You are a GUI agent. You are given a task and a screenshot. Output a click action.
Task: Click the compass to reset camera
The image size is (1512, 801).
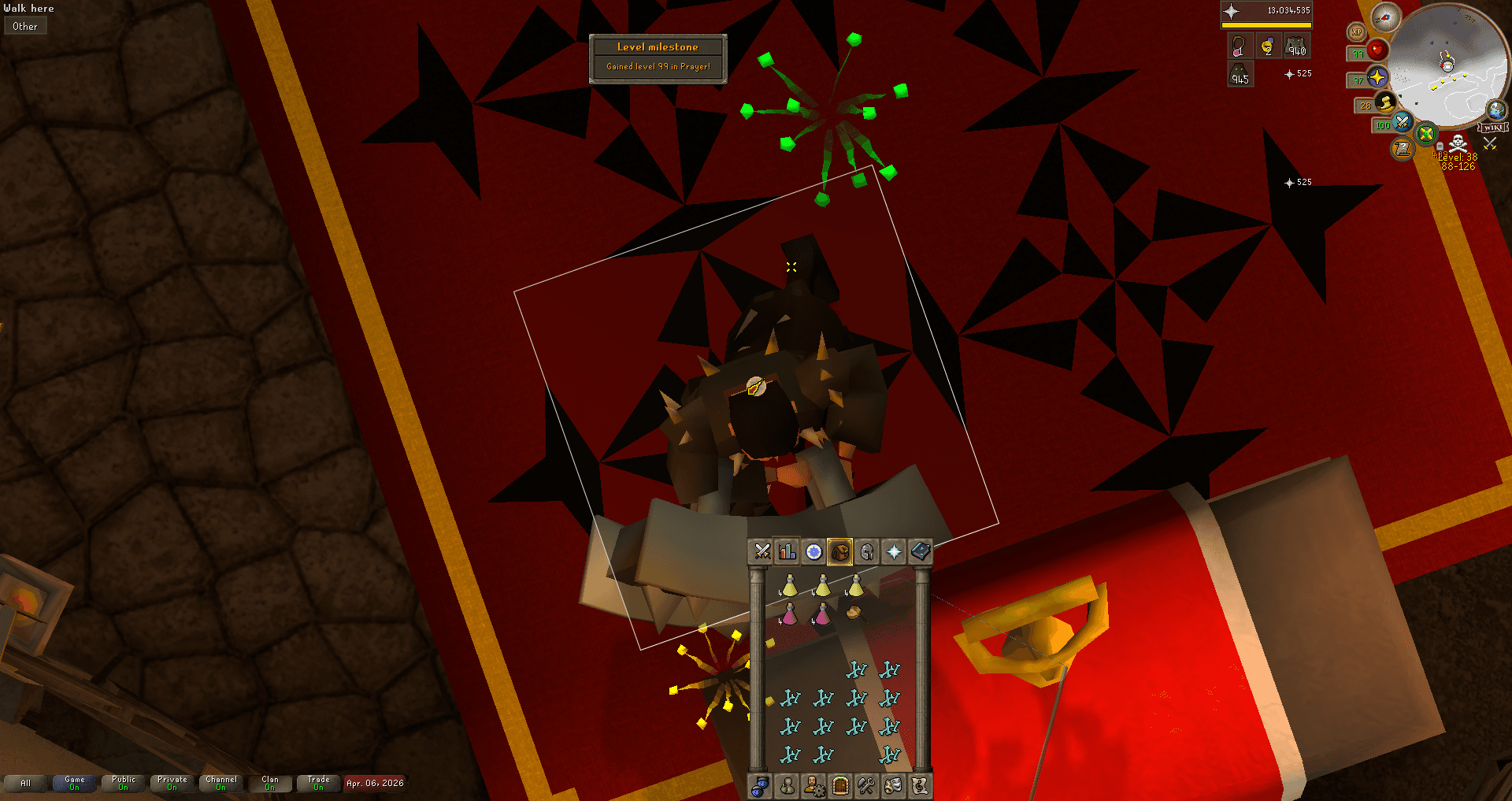(1386, 18)
